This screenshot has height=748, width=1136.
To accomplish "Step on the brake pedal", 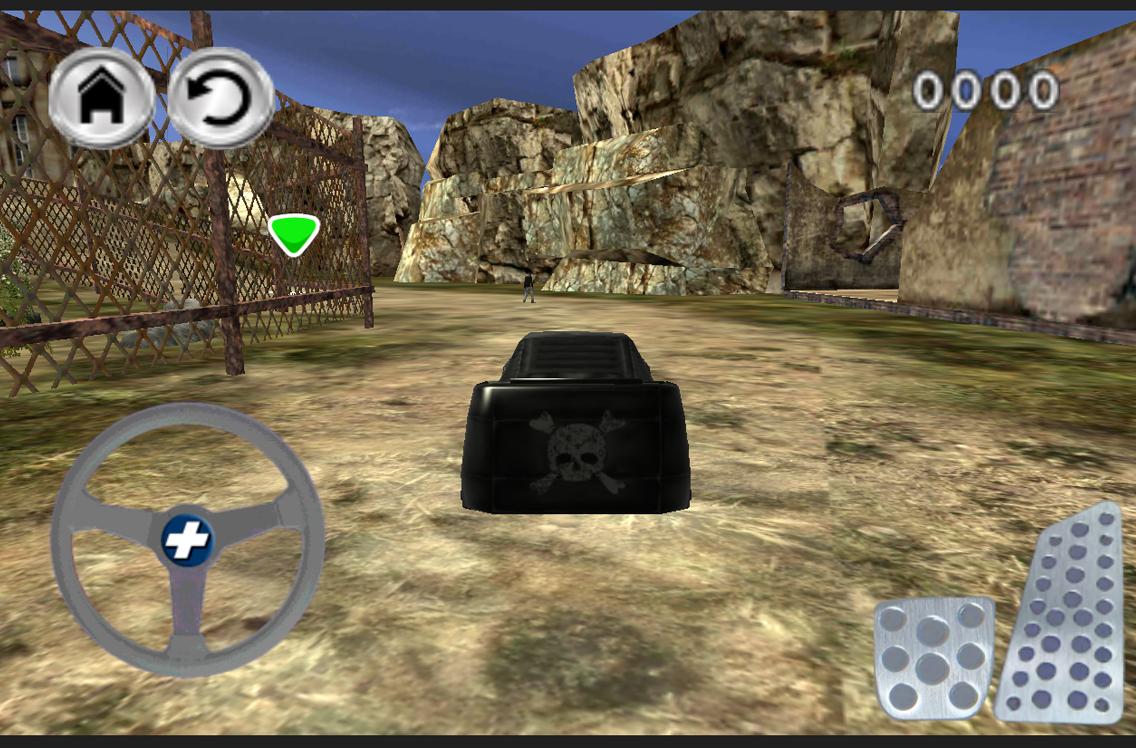I will [x=933, y=657].
